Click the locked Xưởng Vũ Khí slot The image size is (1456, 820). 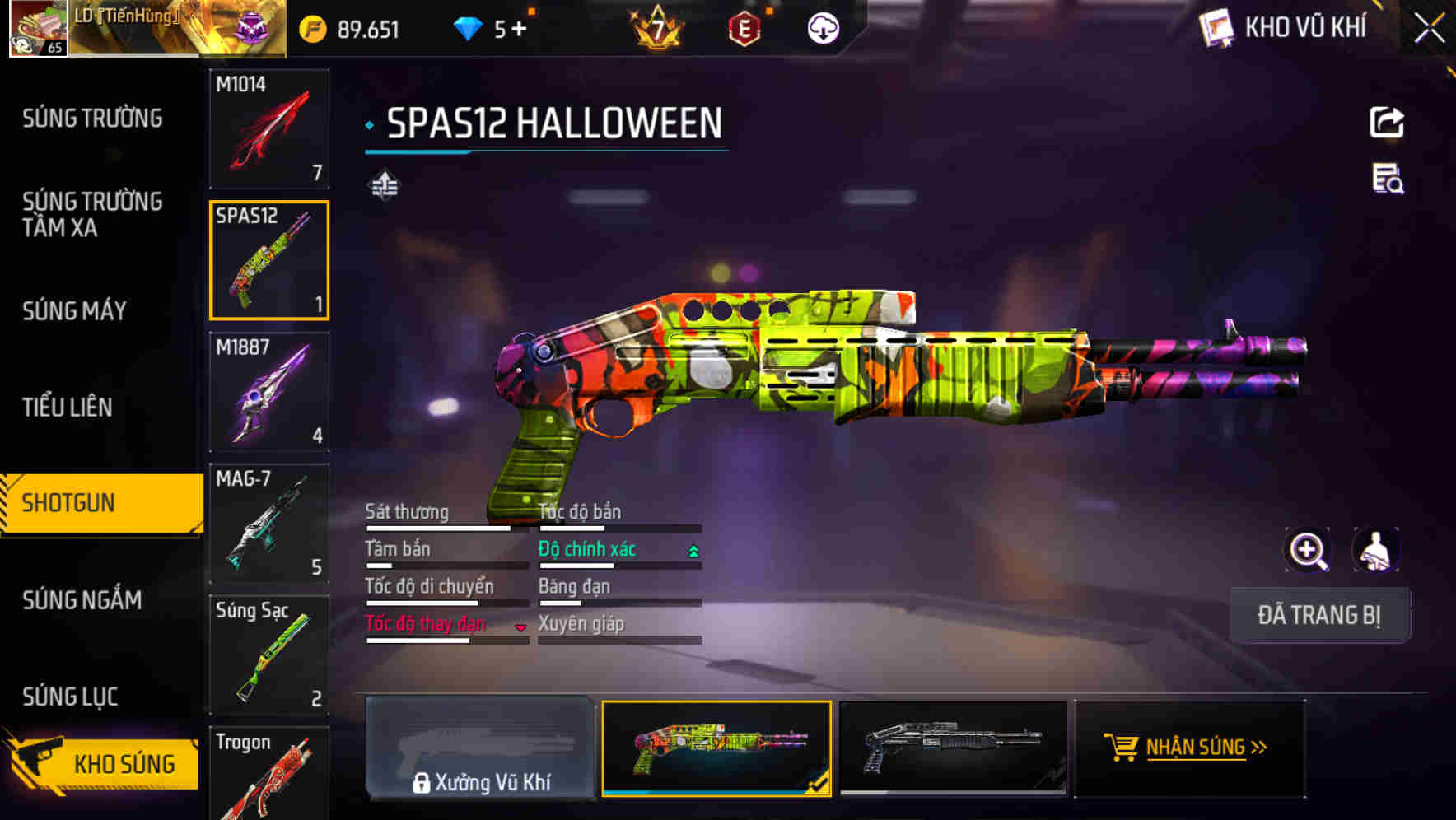point(478,749)
